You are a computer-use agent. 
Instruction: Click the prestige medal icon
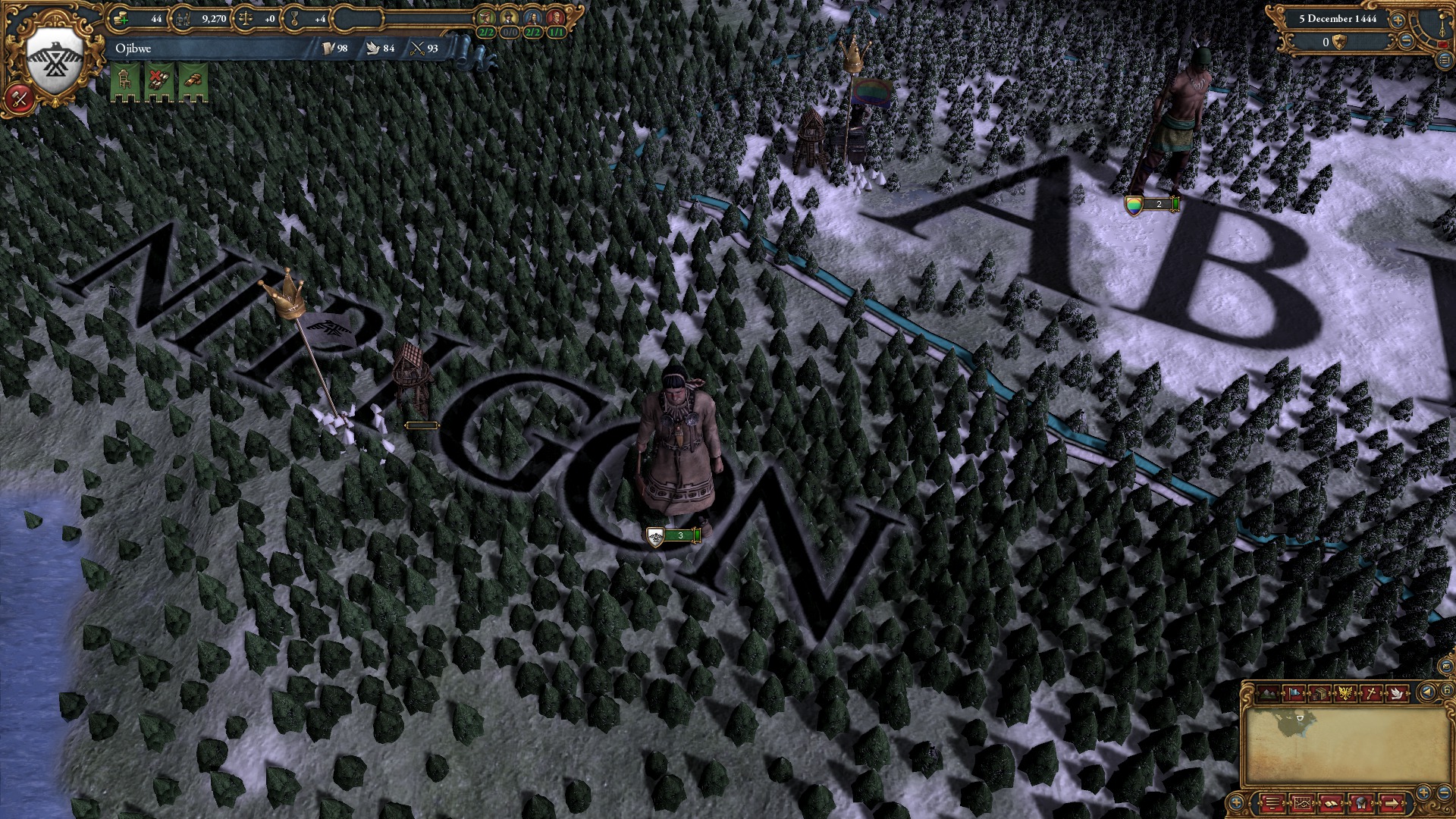click(294, 18)
